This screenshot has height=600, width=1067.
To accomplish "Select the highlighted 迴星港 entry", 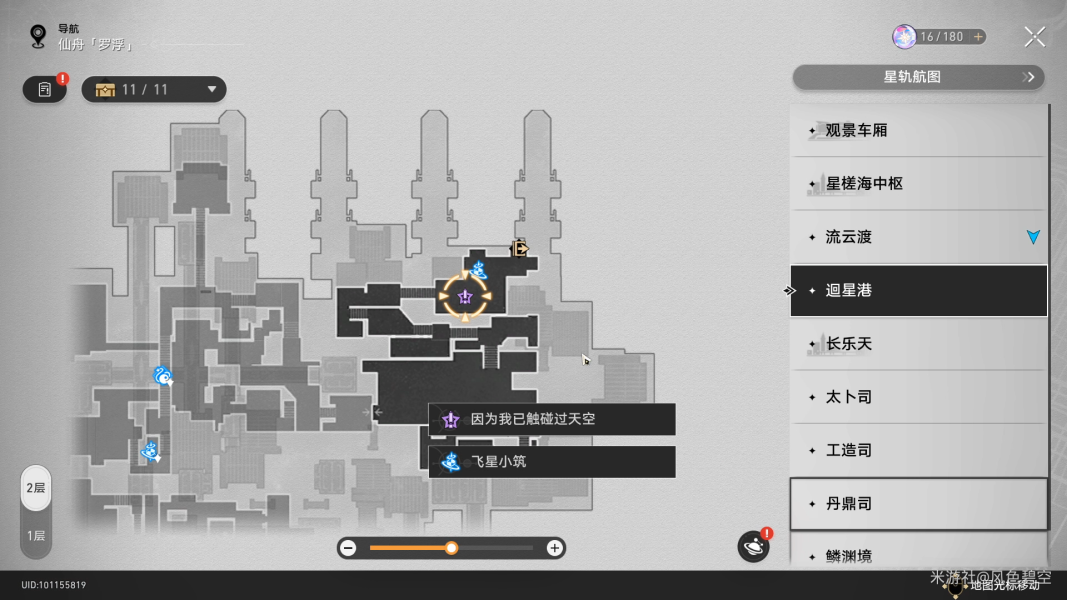I will [x=918, y=290].
